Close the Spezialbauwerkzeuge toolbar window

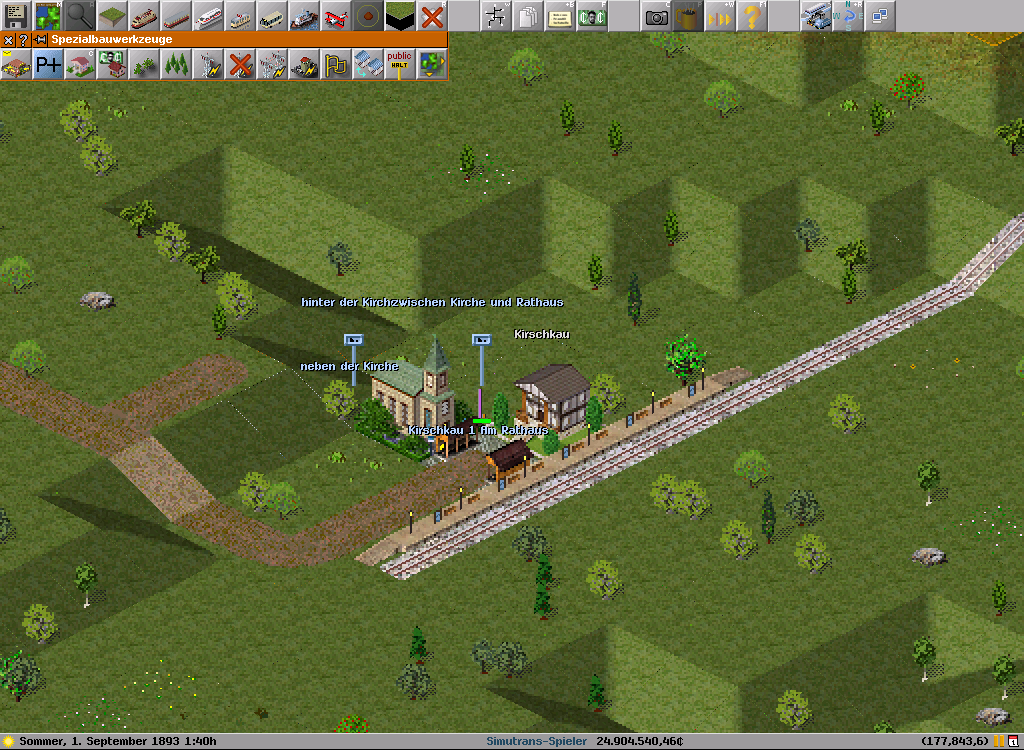click(8, 40)
